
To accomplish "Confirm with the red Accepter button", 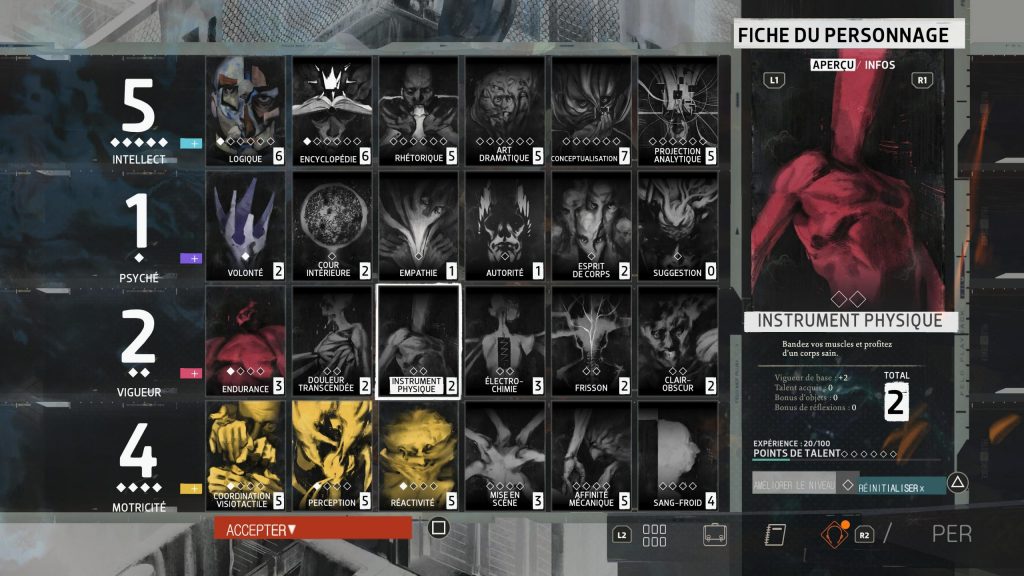I will 312,528.
